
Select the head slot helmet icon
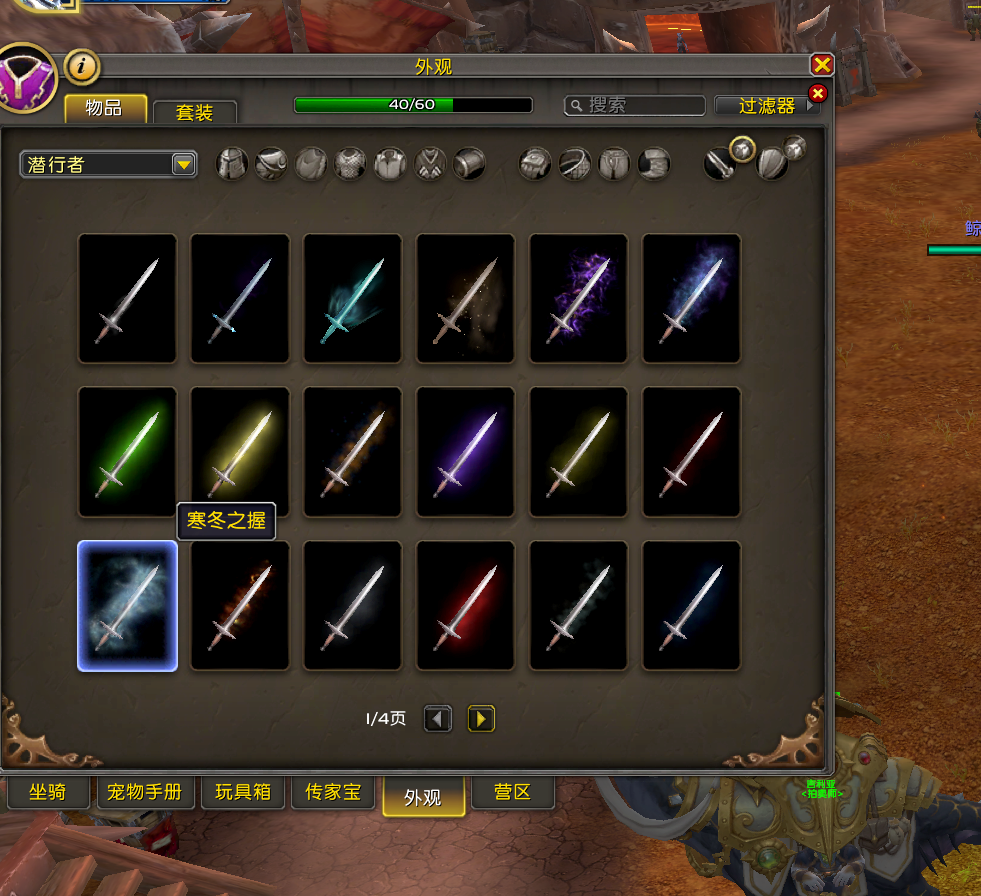tap(232, 164)
